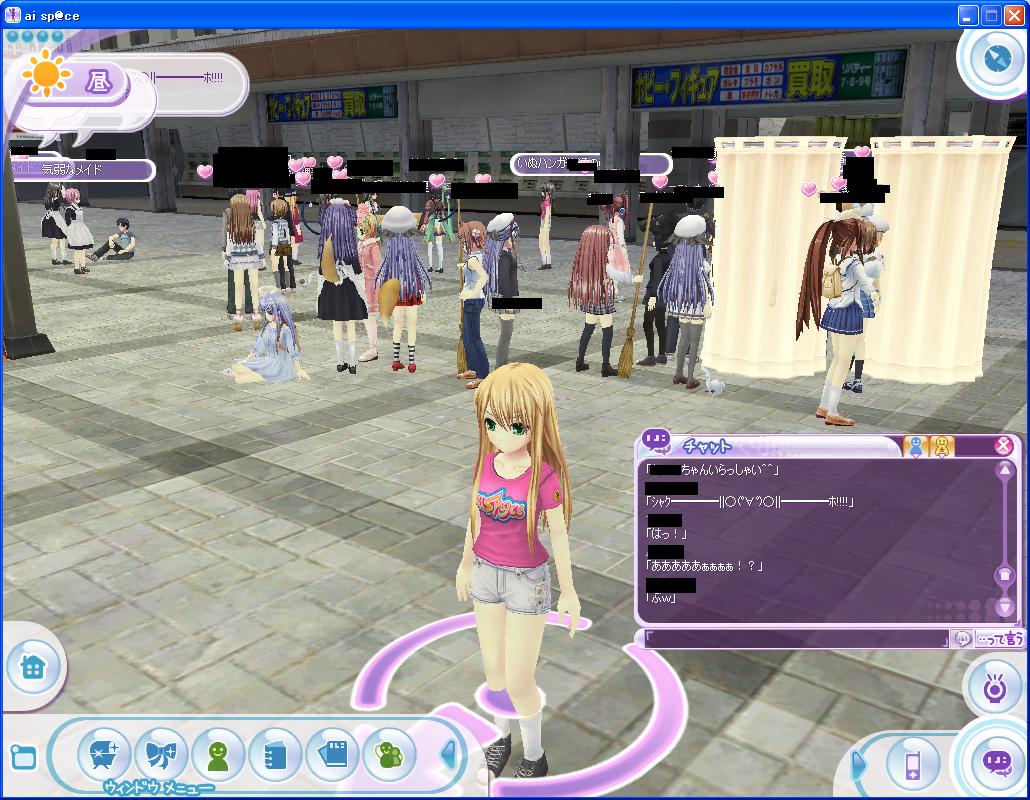Screen dimensions: 1030x800
Task: Open the mobile phone icon
Action: (x=912, y=766)
